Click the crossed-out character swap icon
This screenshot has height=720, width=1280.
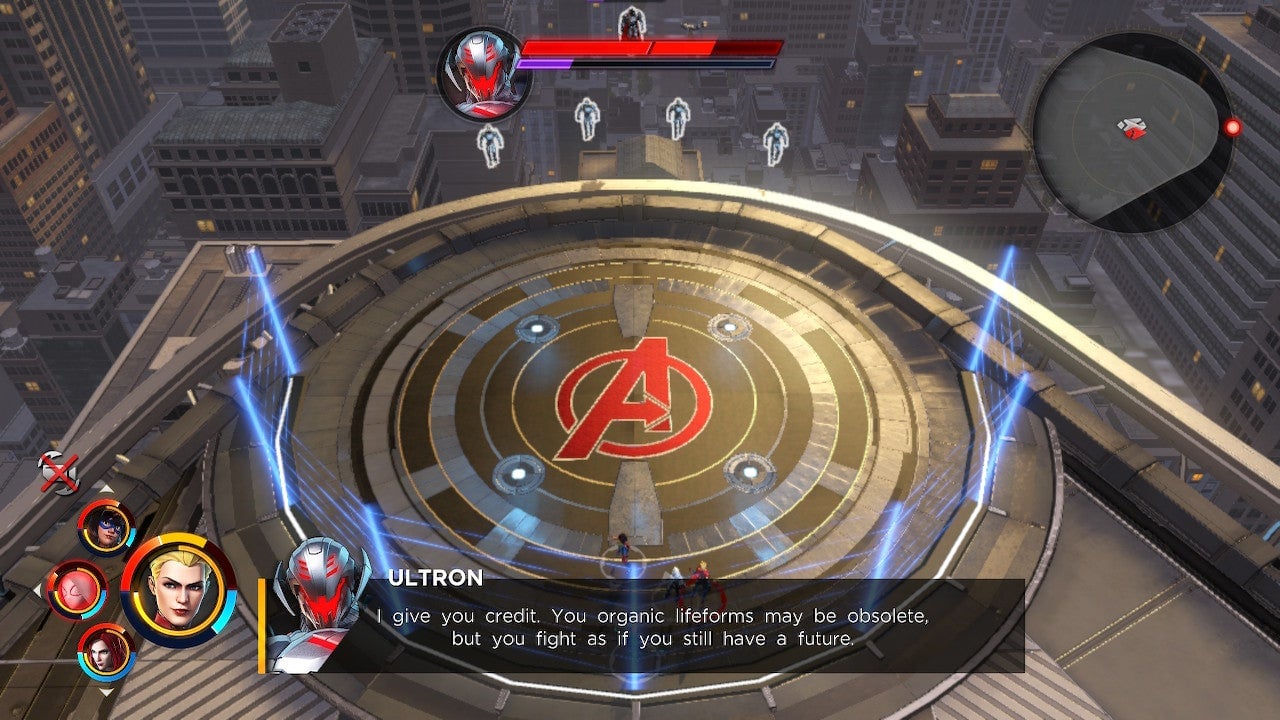point(58,470)
